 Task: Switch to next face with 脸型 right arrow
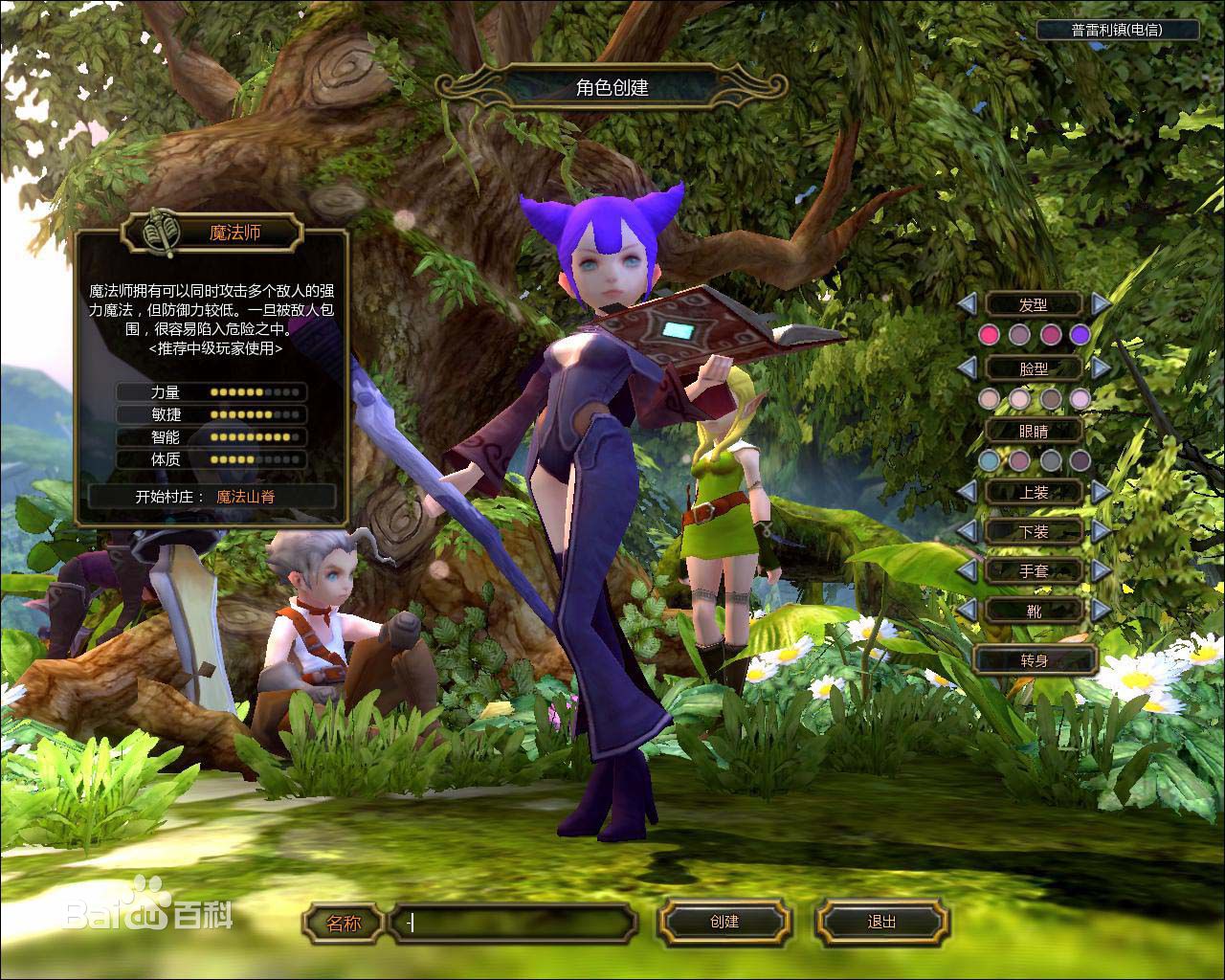tap(1102, 367)
